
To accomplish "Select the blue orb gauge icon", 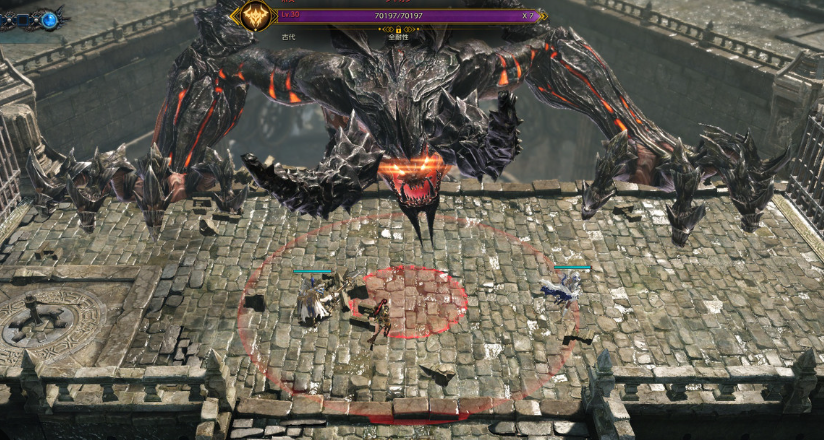I will (49, 19).
